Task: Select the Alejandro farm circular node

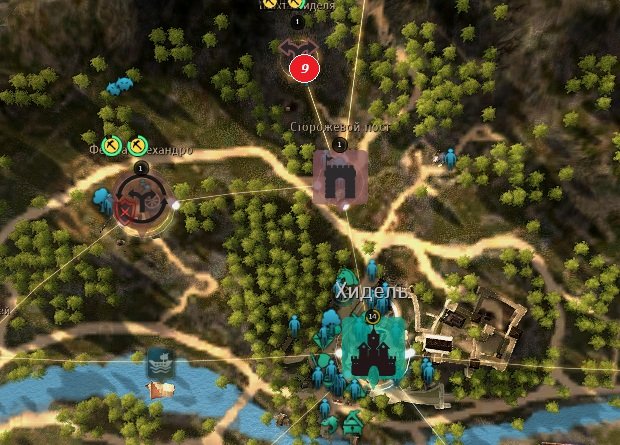Action: pos(140,197)
